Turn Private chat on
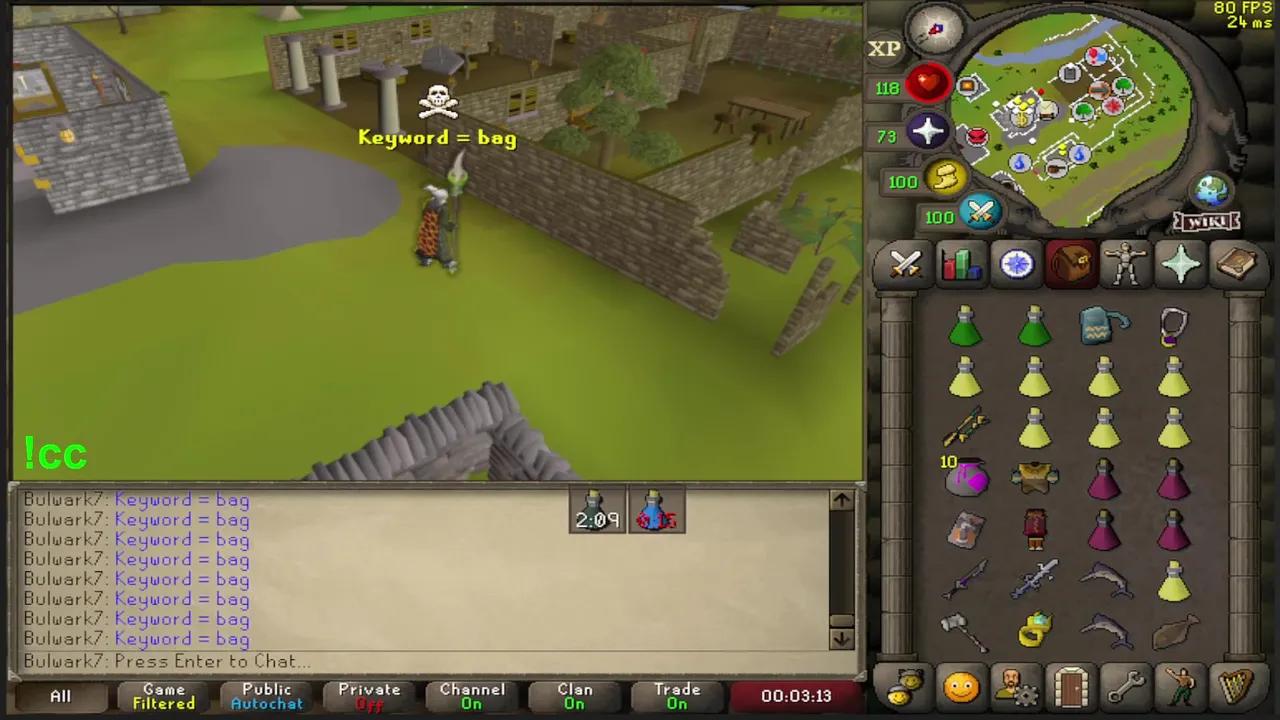Image resolution: width=1280 pixels, height=720 pixels. click(x=369, y=695)
